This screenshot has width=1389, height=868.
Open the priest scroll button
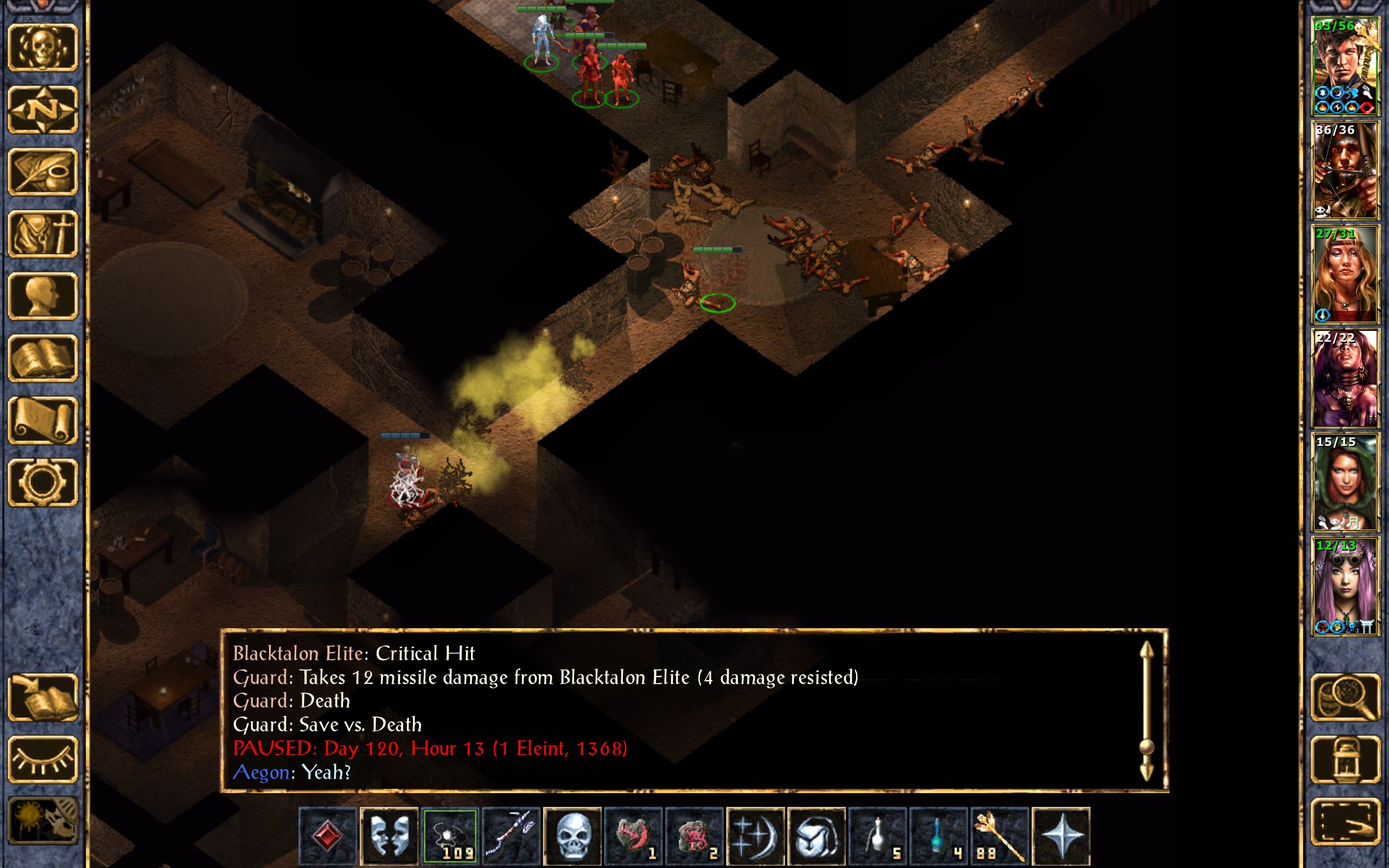43,420
